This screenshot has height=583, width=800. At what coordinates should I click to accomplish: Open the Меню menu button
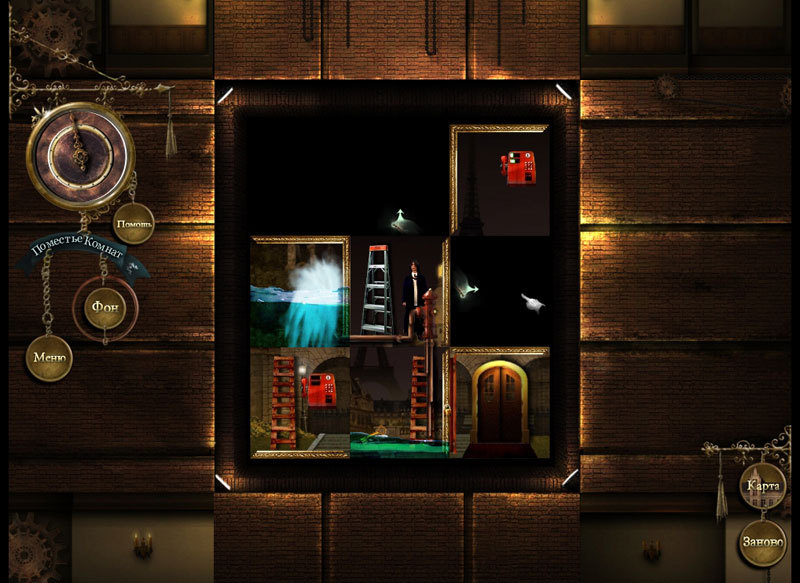click(49, 358)
